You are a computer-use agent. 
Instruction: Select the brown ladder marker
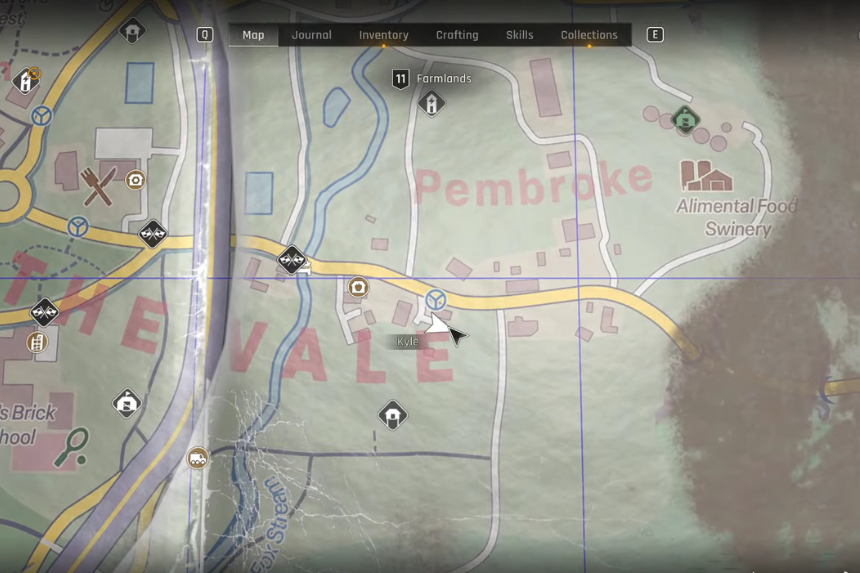(x=37, y=343)
